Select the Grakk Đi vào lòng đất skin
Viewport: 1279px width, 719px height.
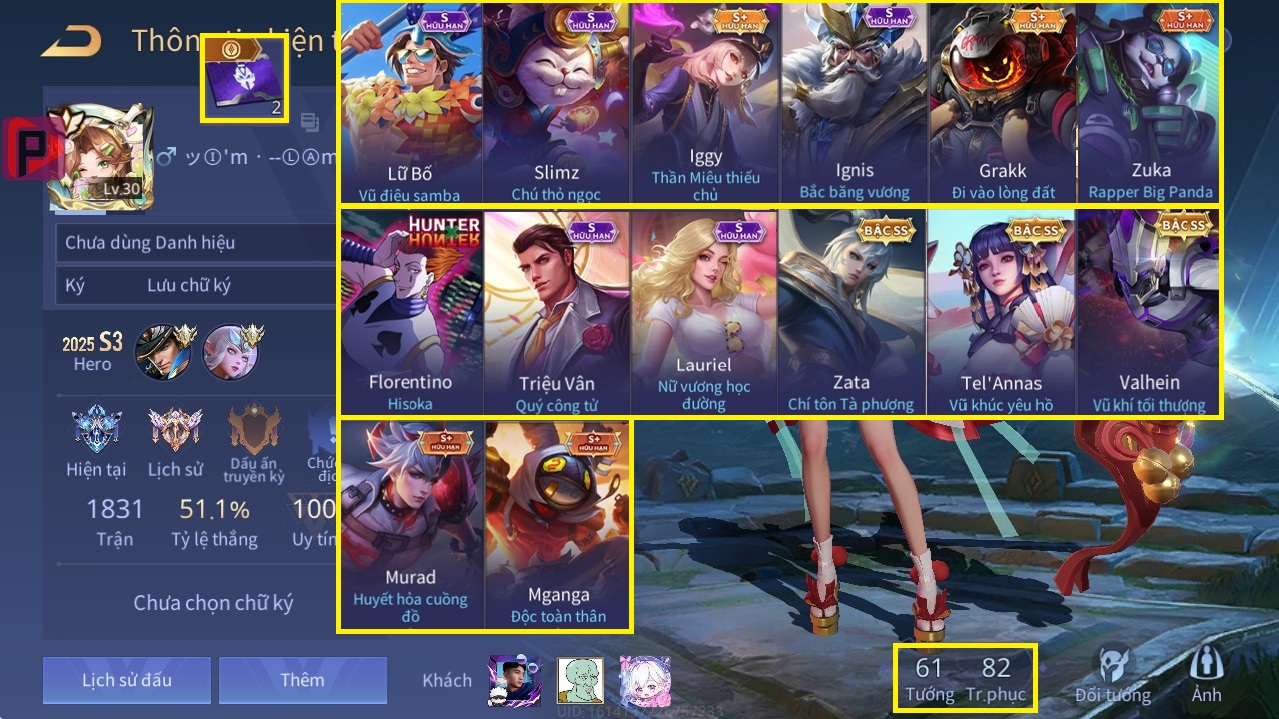(1002, 103)
